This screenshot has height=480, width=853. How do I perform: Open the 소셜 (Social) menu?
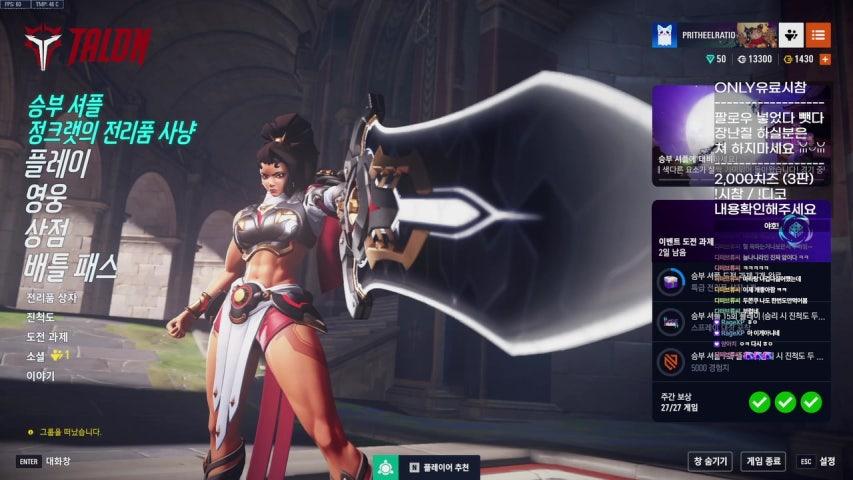point(37,355)
